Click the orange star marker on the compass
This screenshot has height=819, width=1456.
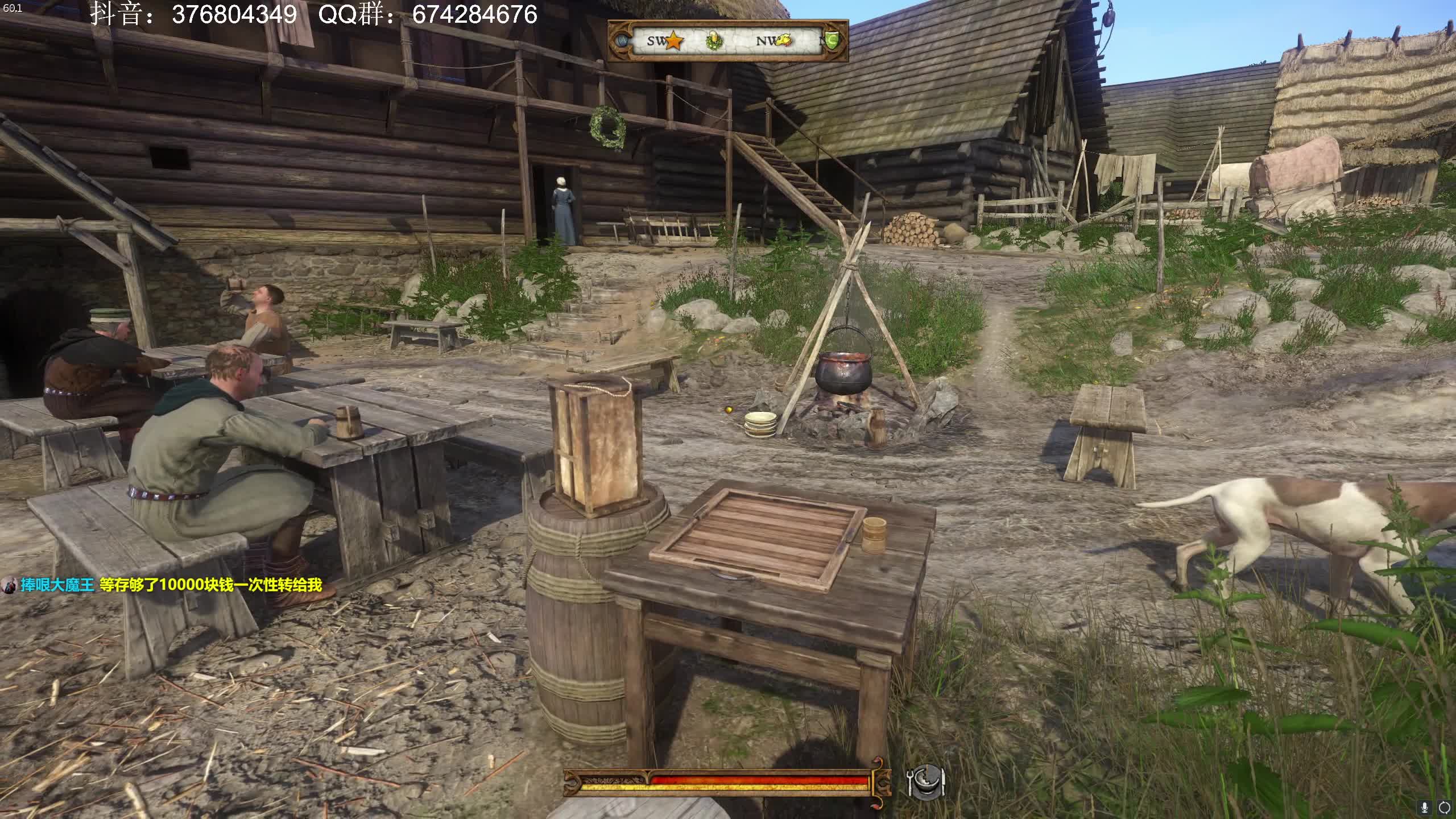(674, 41)
